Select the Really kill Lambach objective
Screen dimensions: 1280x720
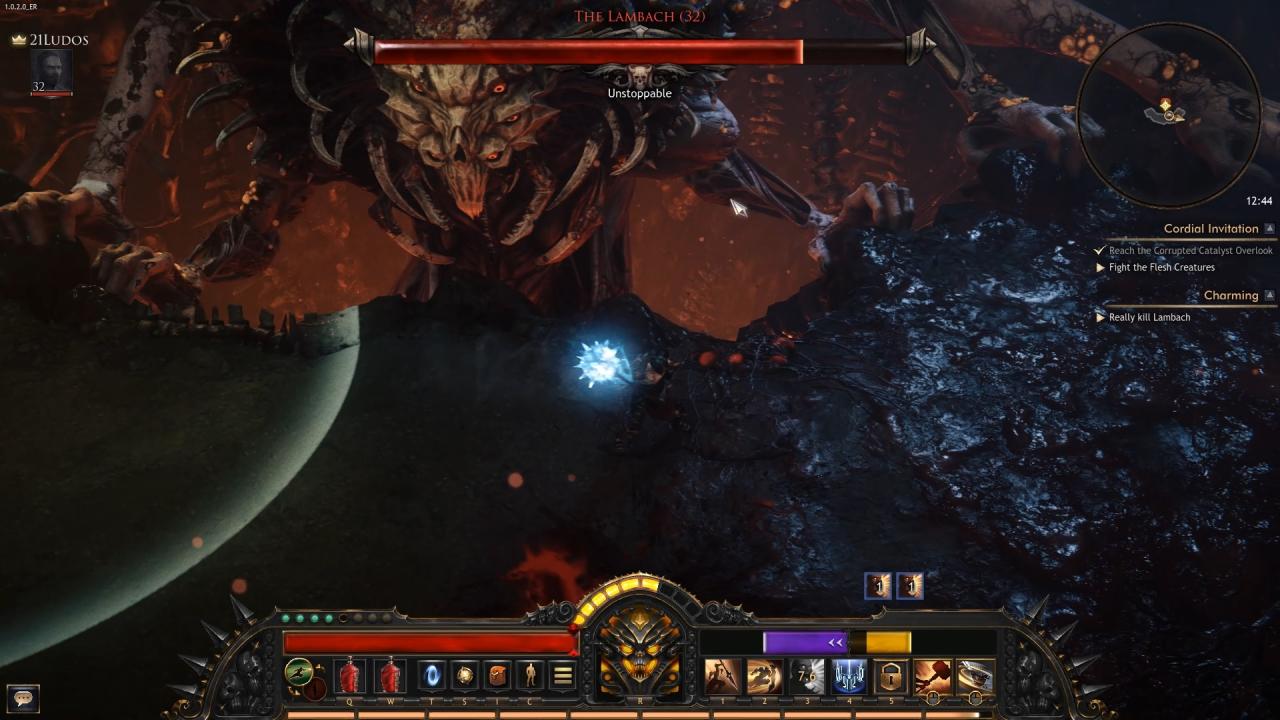coord(1149,317)
